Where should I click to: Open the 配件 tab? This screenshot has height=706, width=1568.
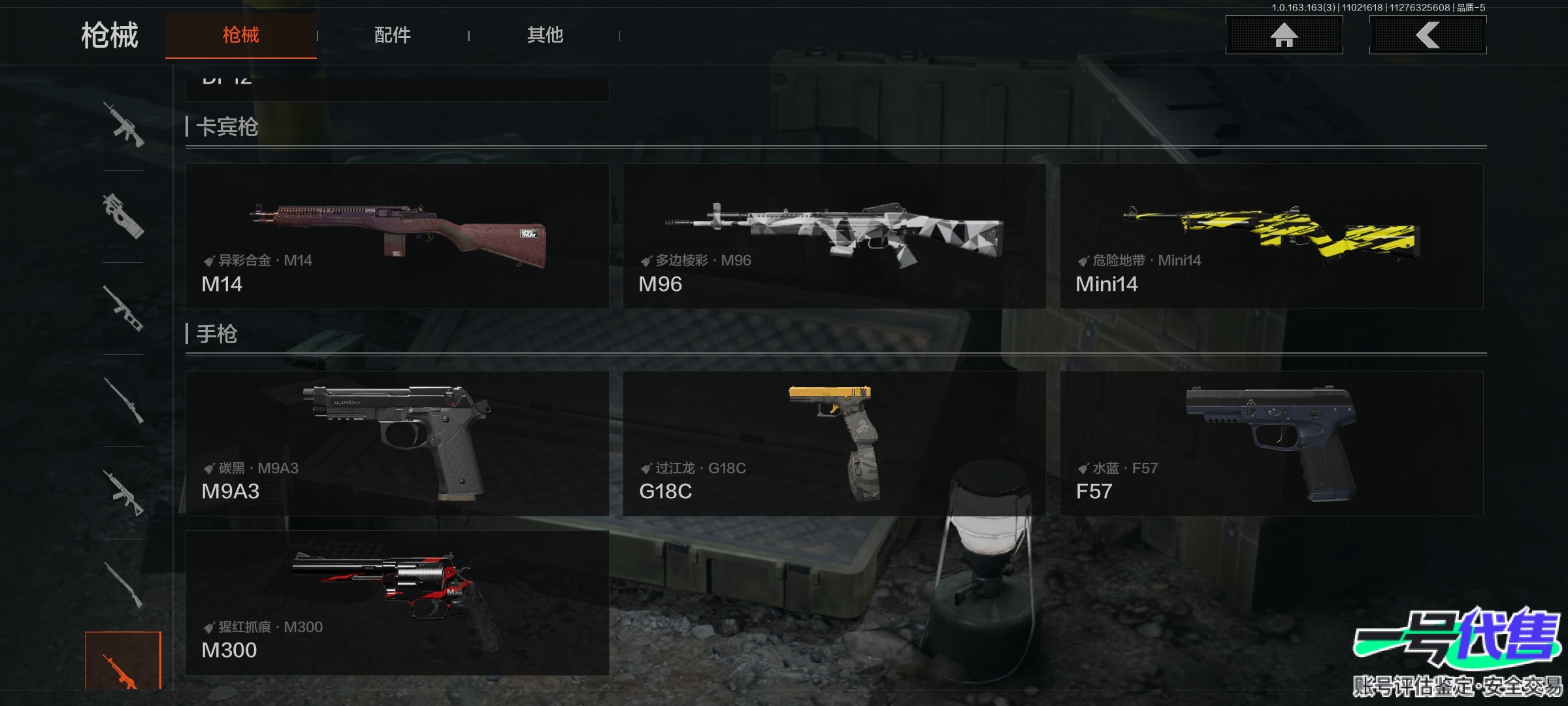[392, 35]
